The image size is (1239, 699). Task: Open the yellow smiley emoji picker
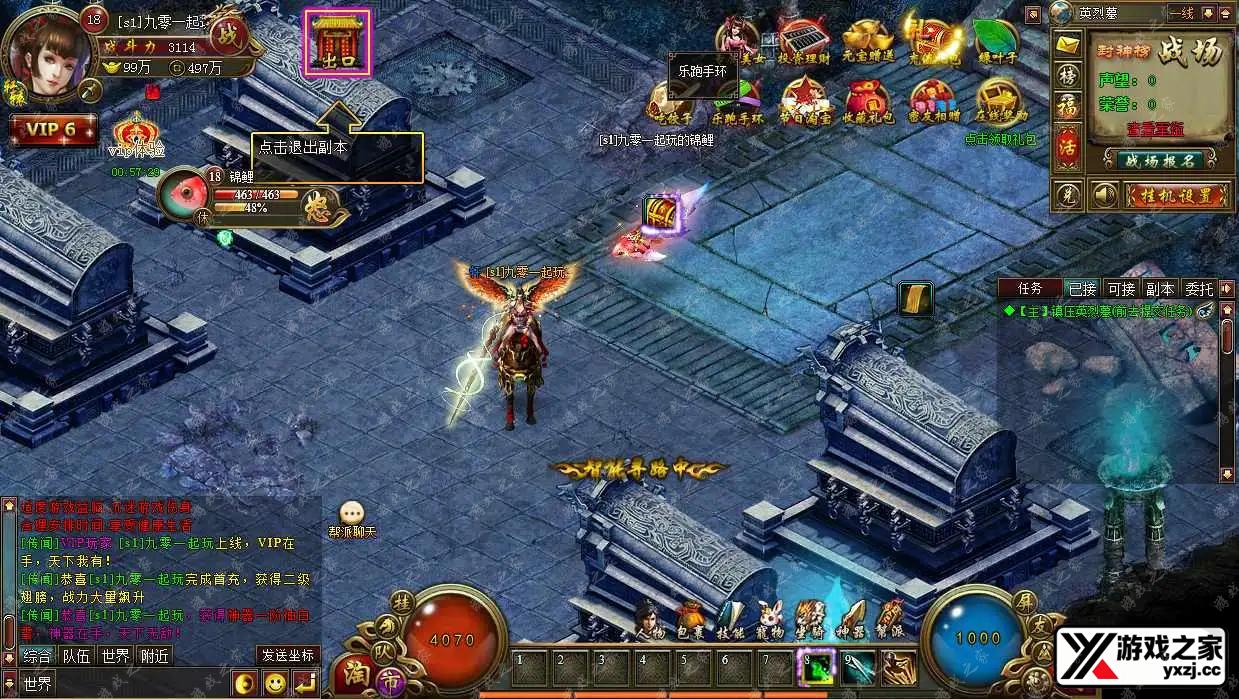(275, 684)
